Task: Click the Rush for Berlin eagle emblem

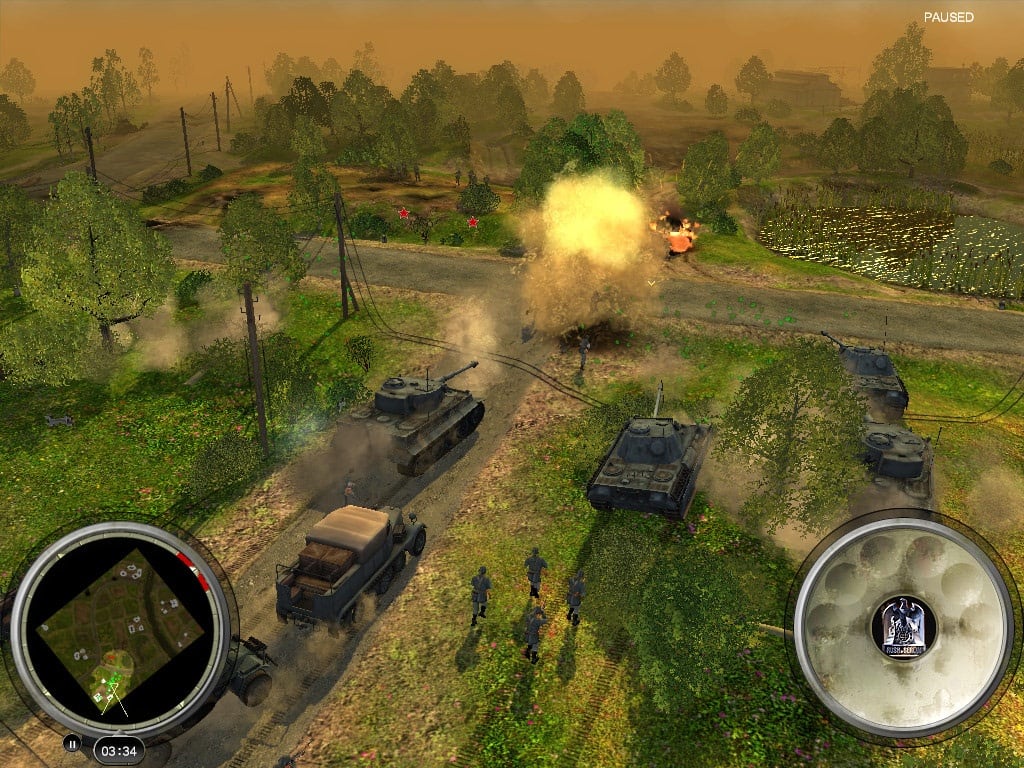Action: point(902,627)
